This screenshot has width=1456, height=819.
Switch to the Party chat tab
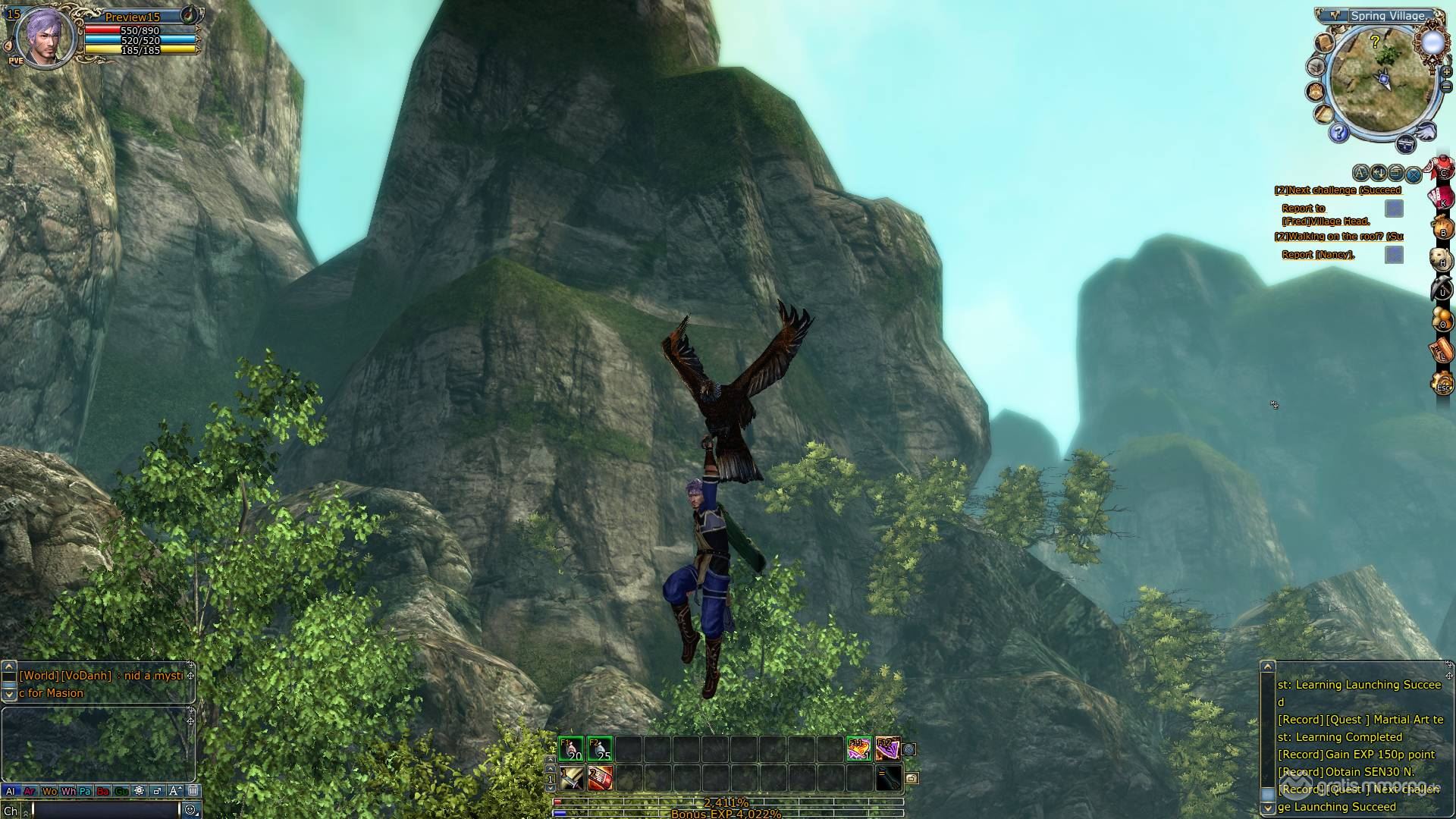85,791
